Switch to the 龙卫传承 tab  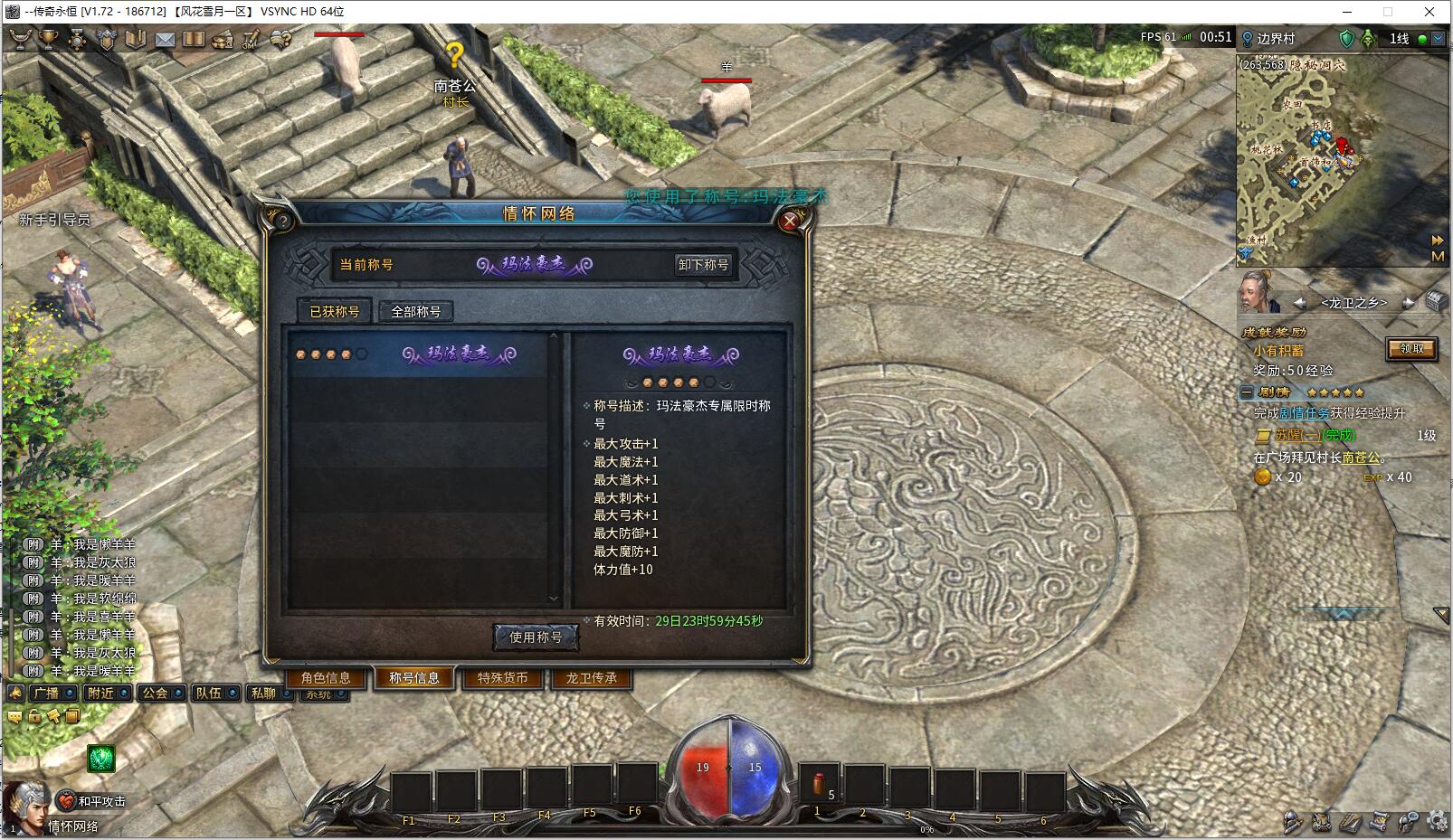click(591, 678)
